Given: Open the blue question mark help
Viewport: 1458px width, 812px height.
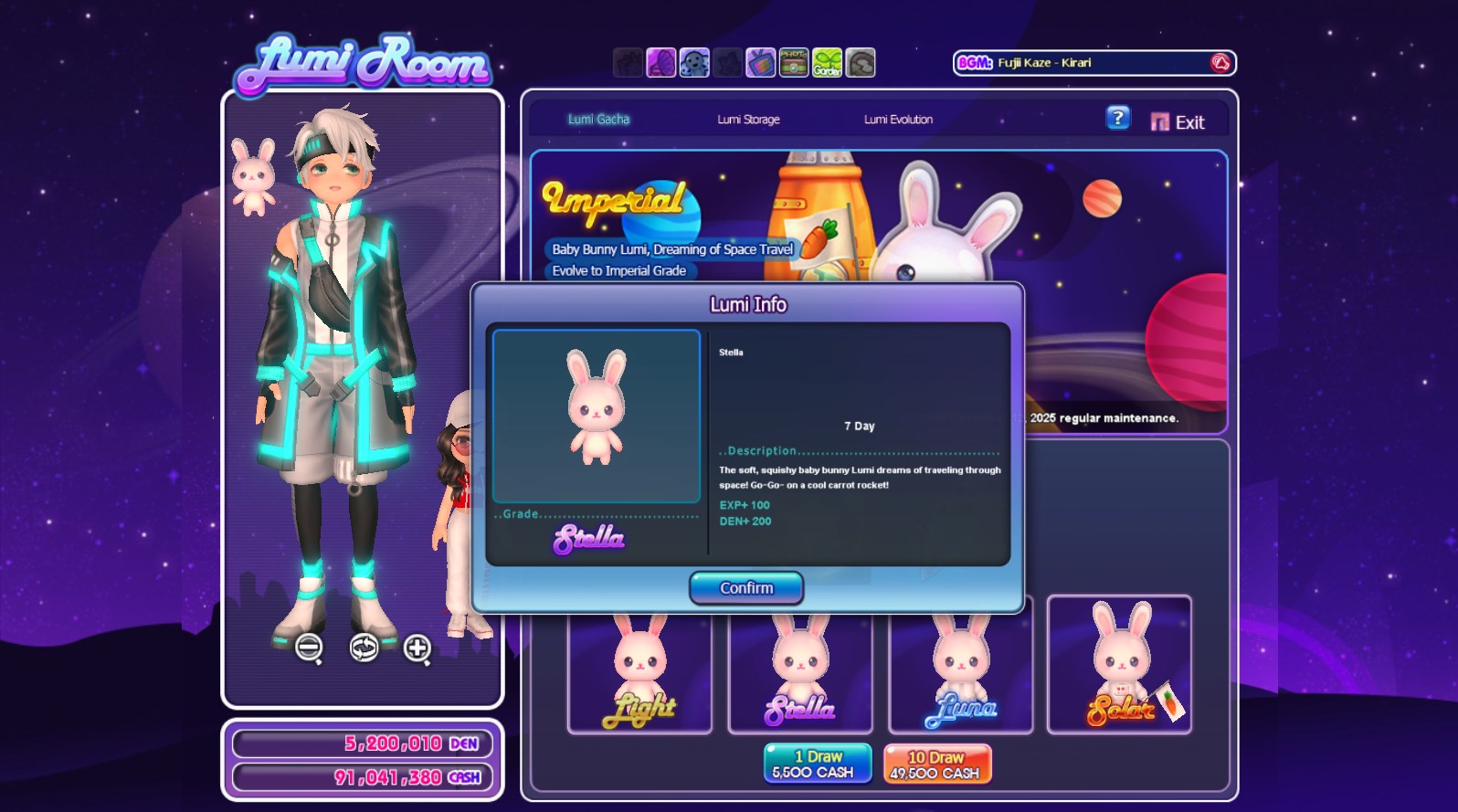Looking at the screenshot, I should [1118, 119].
